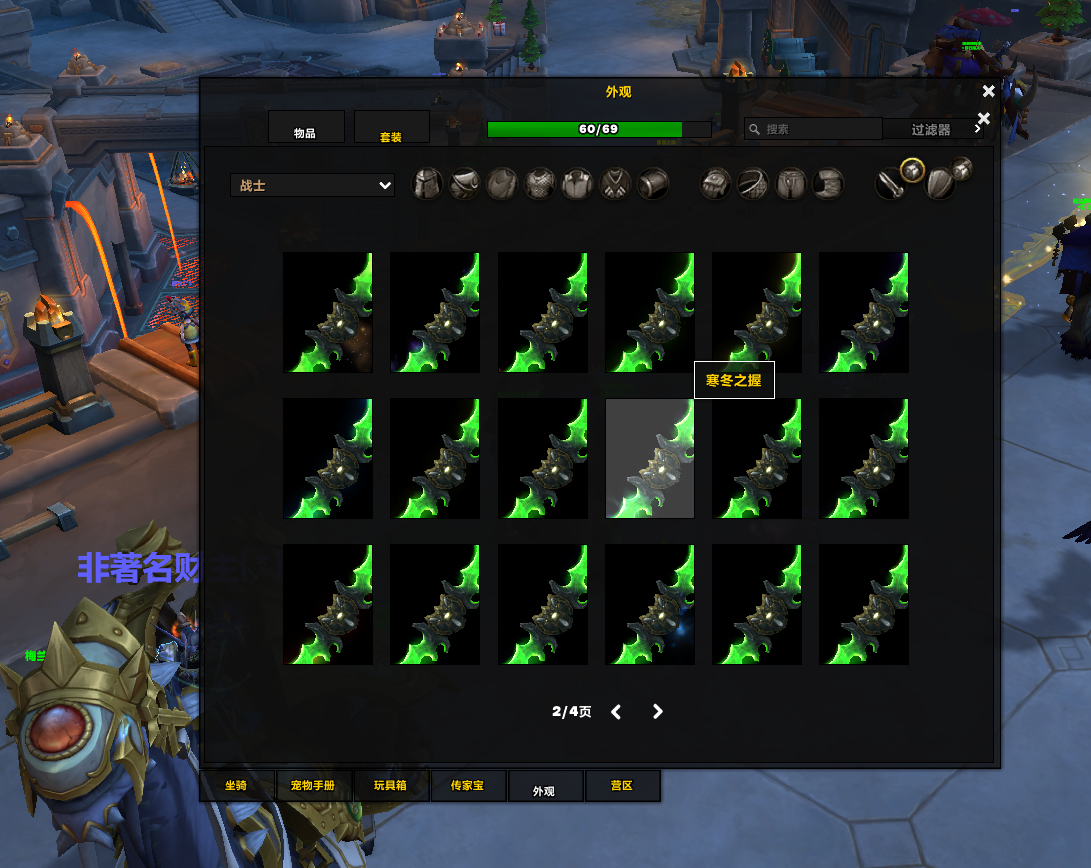Screen dimensions: 1091x868
Task: Open the 宠物手册 pet journal tab
Action: (312, 786)
